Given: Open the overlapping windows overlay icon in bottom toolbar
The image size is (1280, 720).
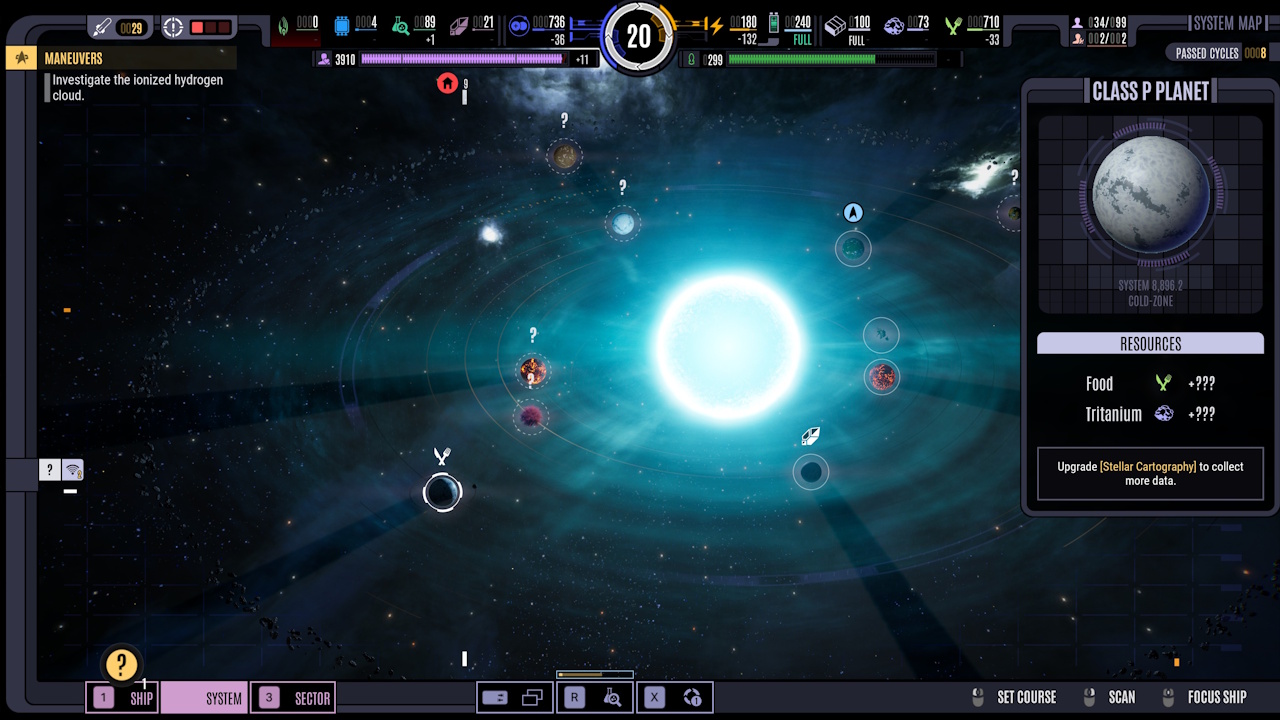Looking at the screenshot, I should (530, 696).
